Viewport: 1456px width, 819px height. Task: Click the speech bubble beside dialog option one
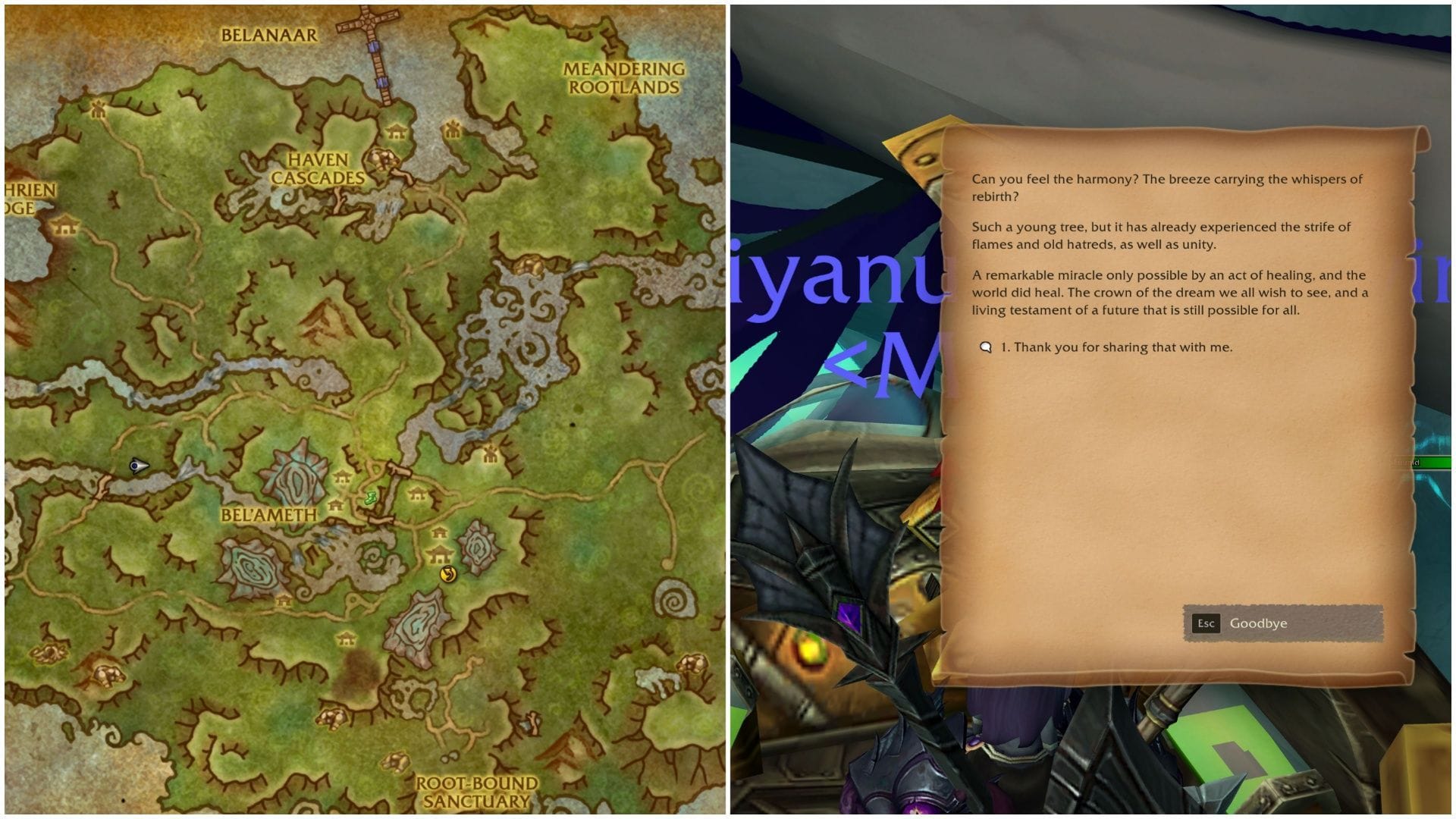987,347
